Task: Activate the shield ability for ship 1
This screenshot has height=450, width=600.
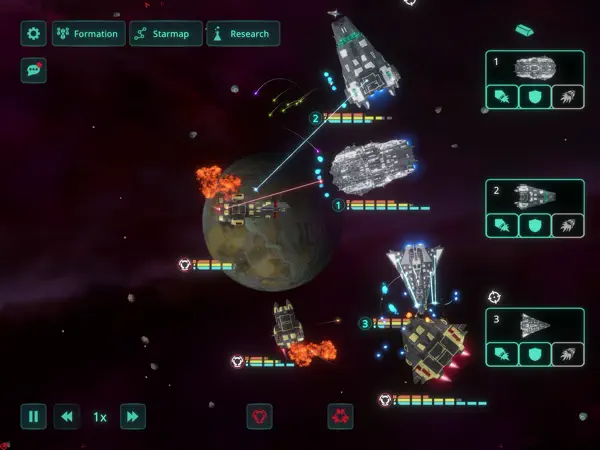Action: click(x=534, y=97)
